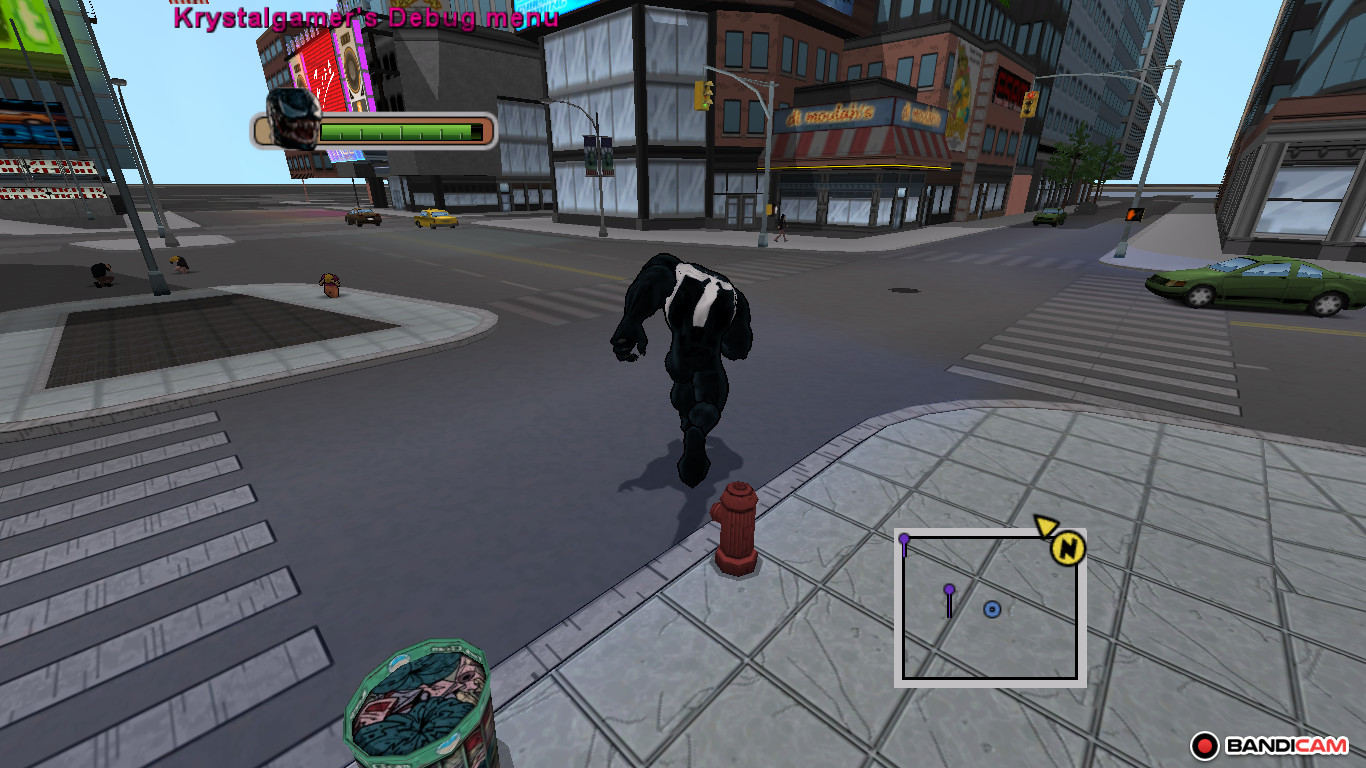Viewport: 1366px width, 768px height.
Task: Click the upper-left purple pin marker on minimap
Action: tap(905, 540)
